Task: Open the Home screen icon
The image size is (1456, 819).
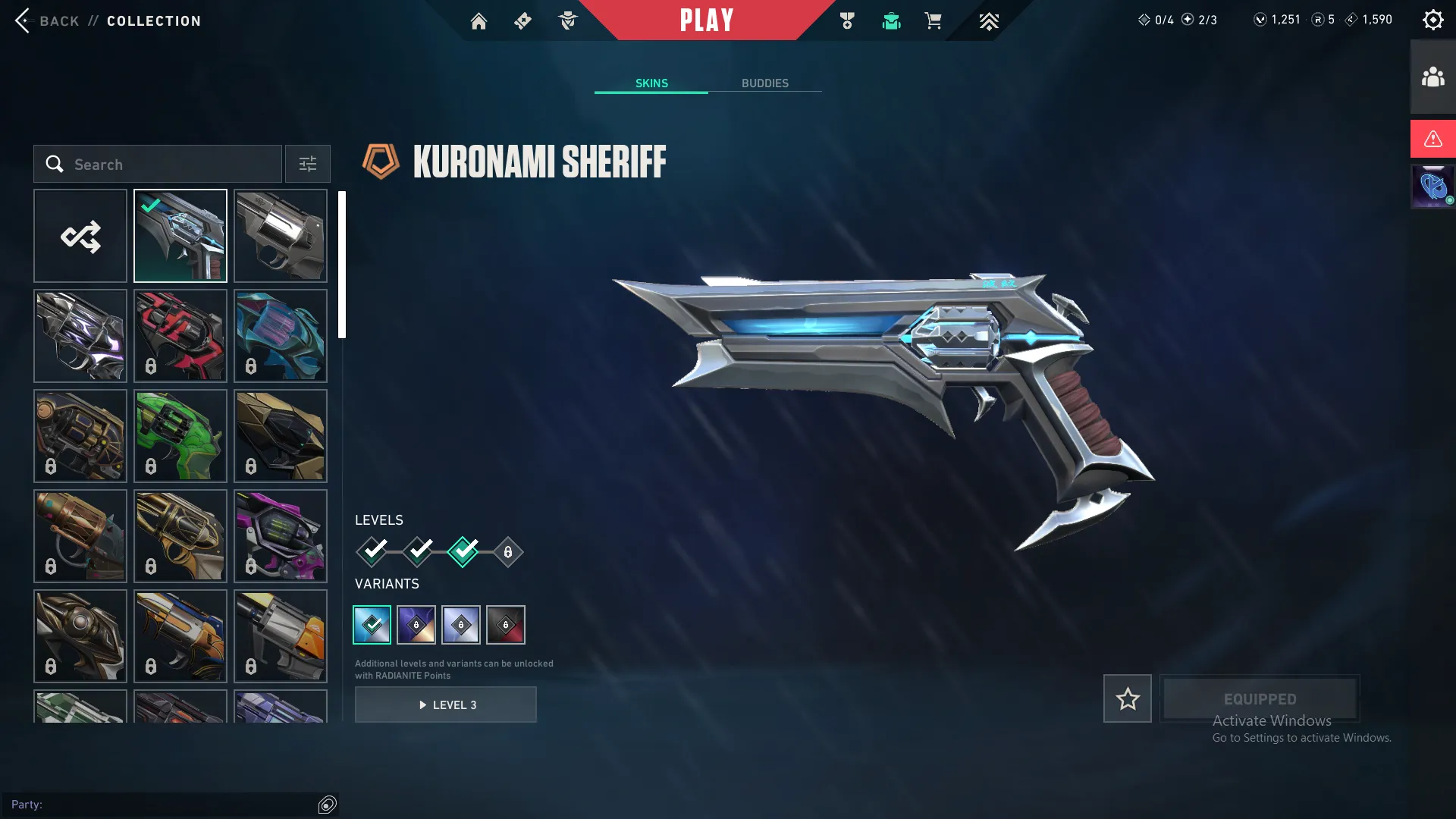Action: (x=479, y=20)
